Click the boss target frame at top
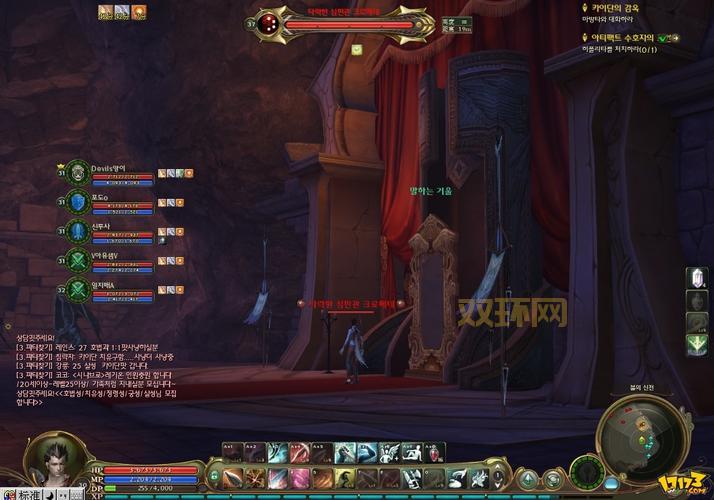Screen dimensions: 714x500 [x=338, y=22]
